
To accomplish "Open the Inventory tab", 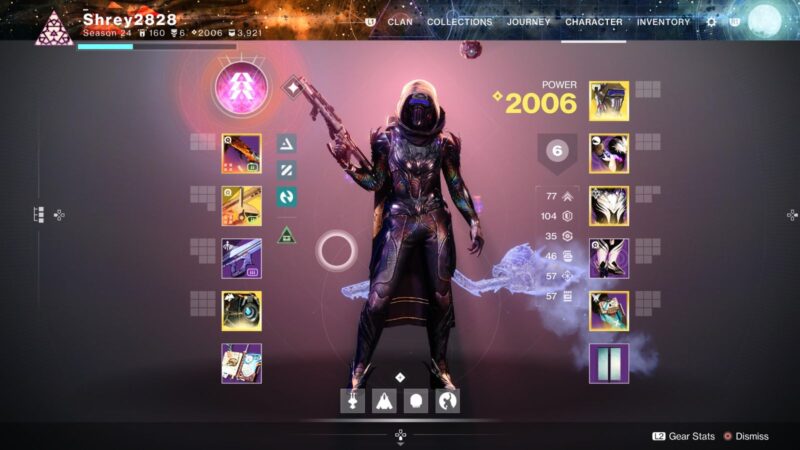I will 663,22.
